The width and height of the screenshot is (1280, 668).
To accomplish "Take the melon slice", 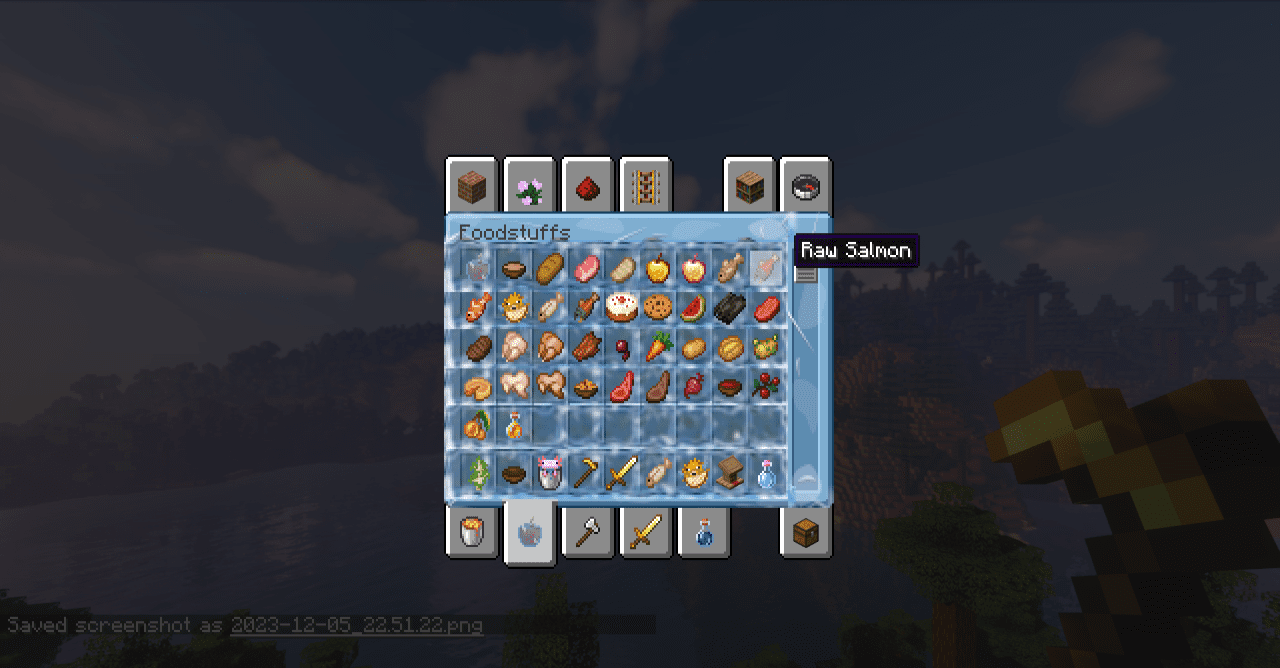I will [x=694, y=307].
